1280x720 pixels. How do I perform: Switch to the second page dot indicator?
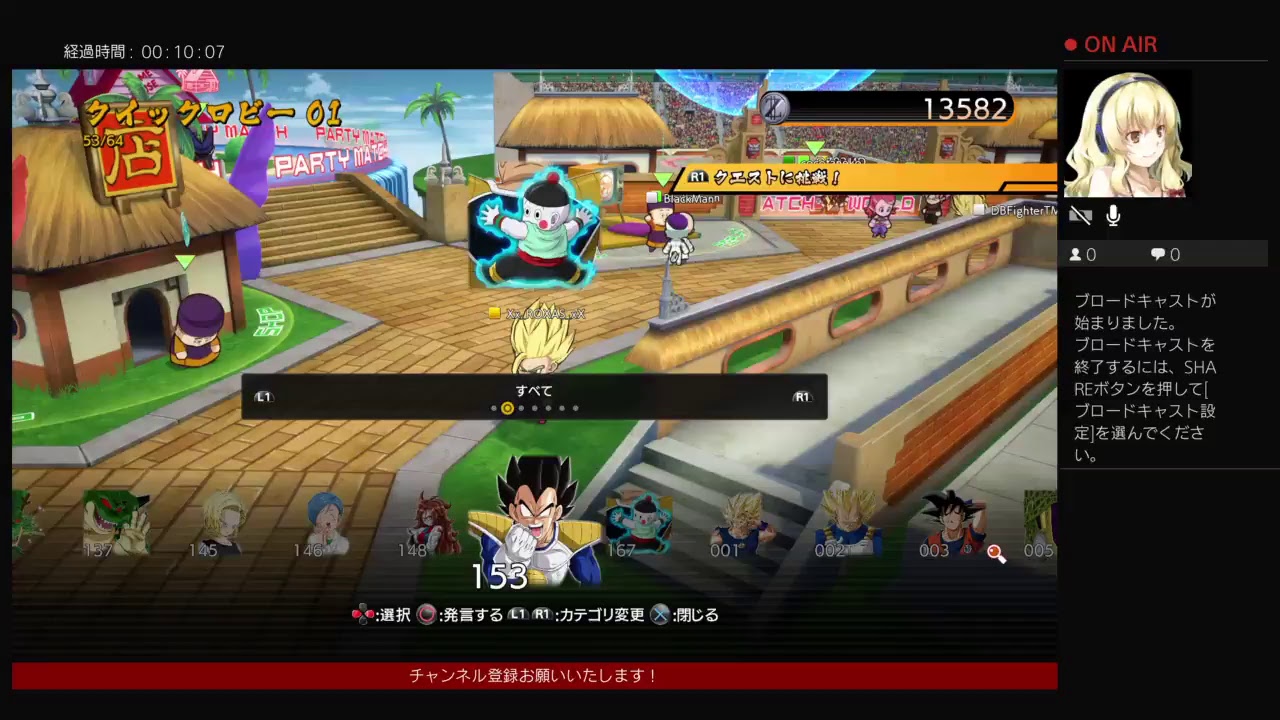point(507,408)
